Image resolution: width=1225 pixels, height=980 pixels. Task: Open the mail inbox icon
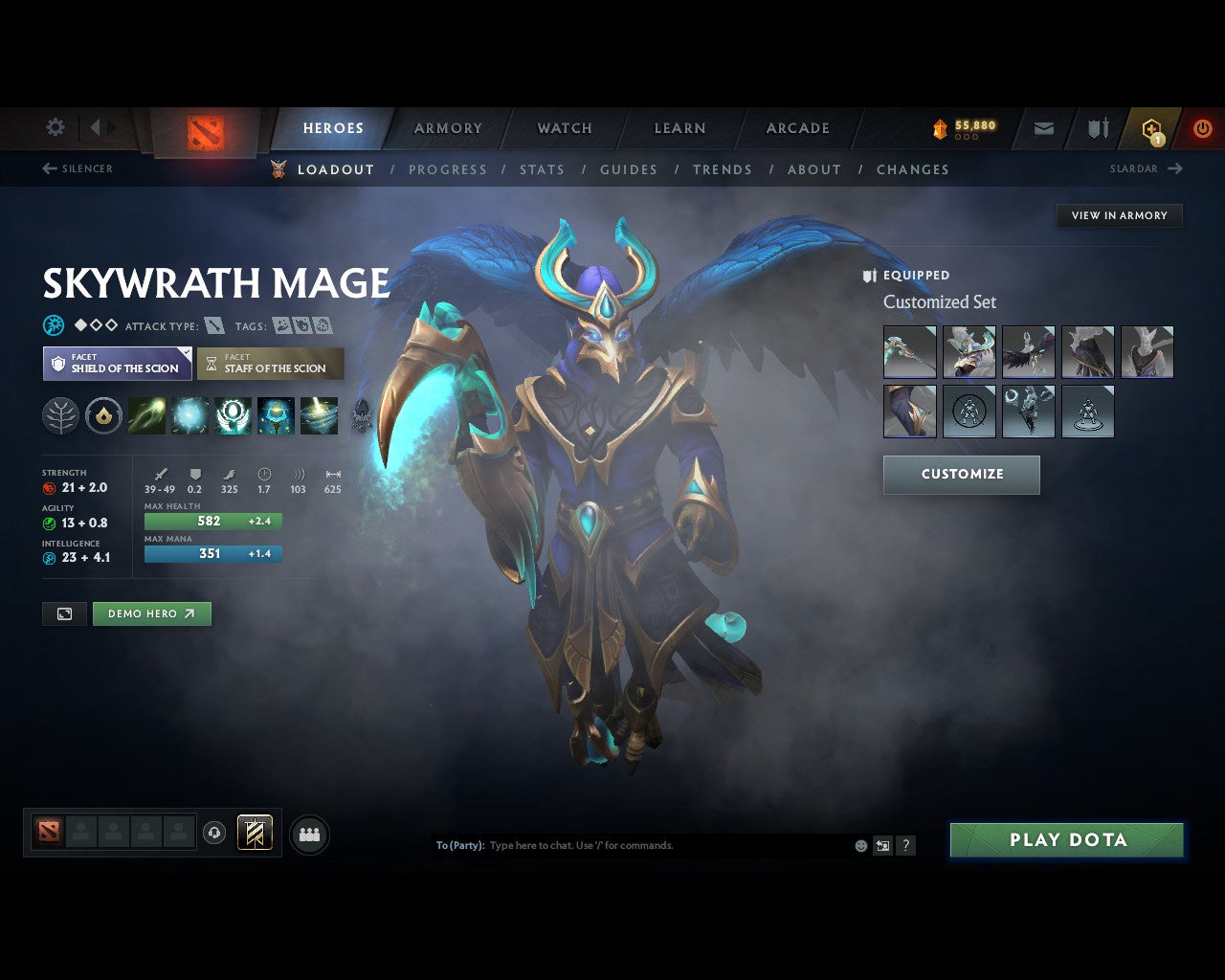[1043, 127]
